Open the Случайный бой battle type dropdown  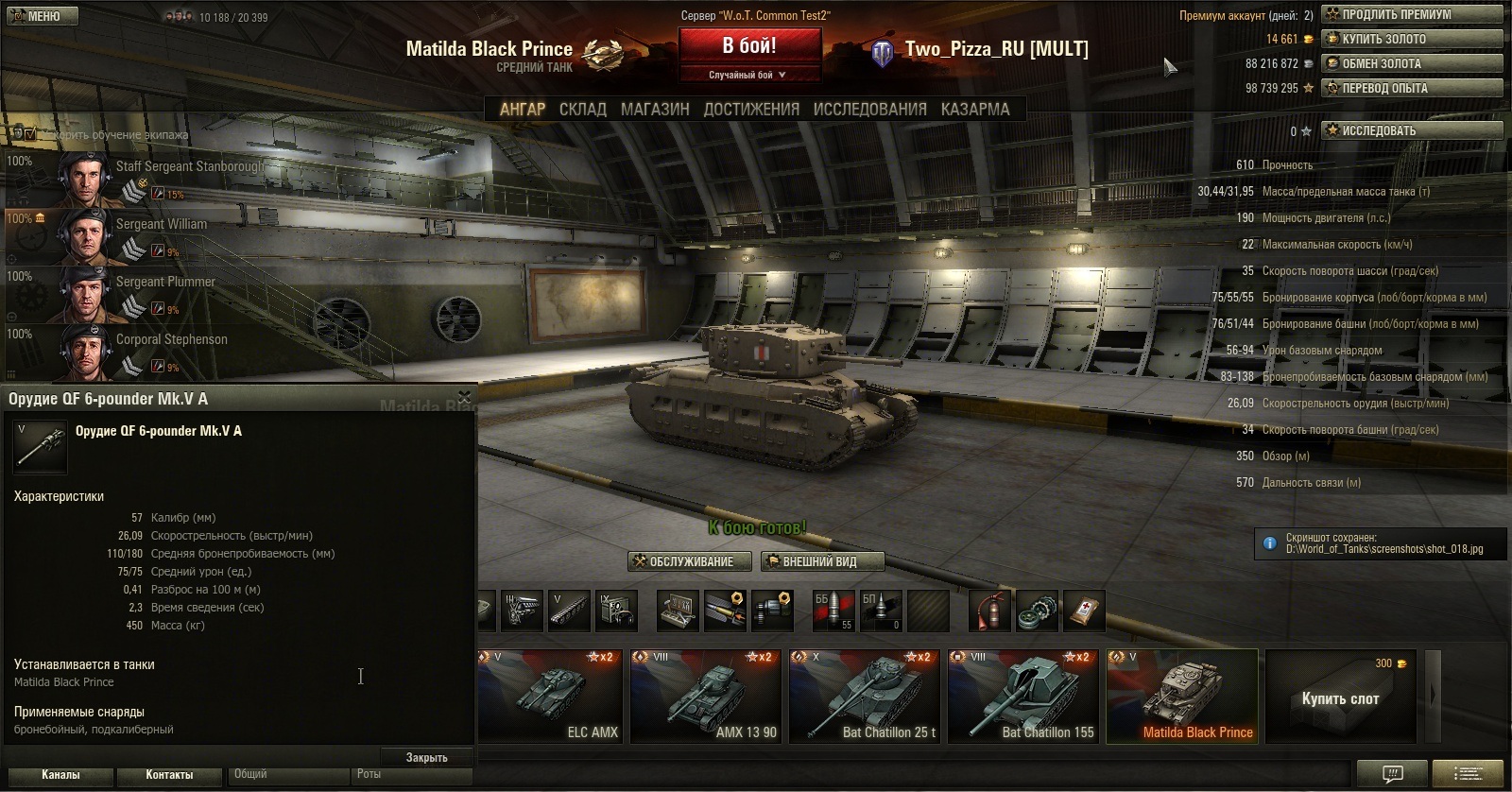pyautogui.click(x=748, y=75)
